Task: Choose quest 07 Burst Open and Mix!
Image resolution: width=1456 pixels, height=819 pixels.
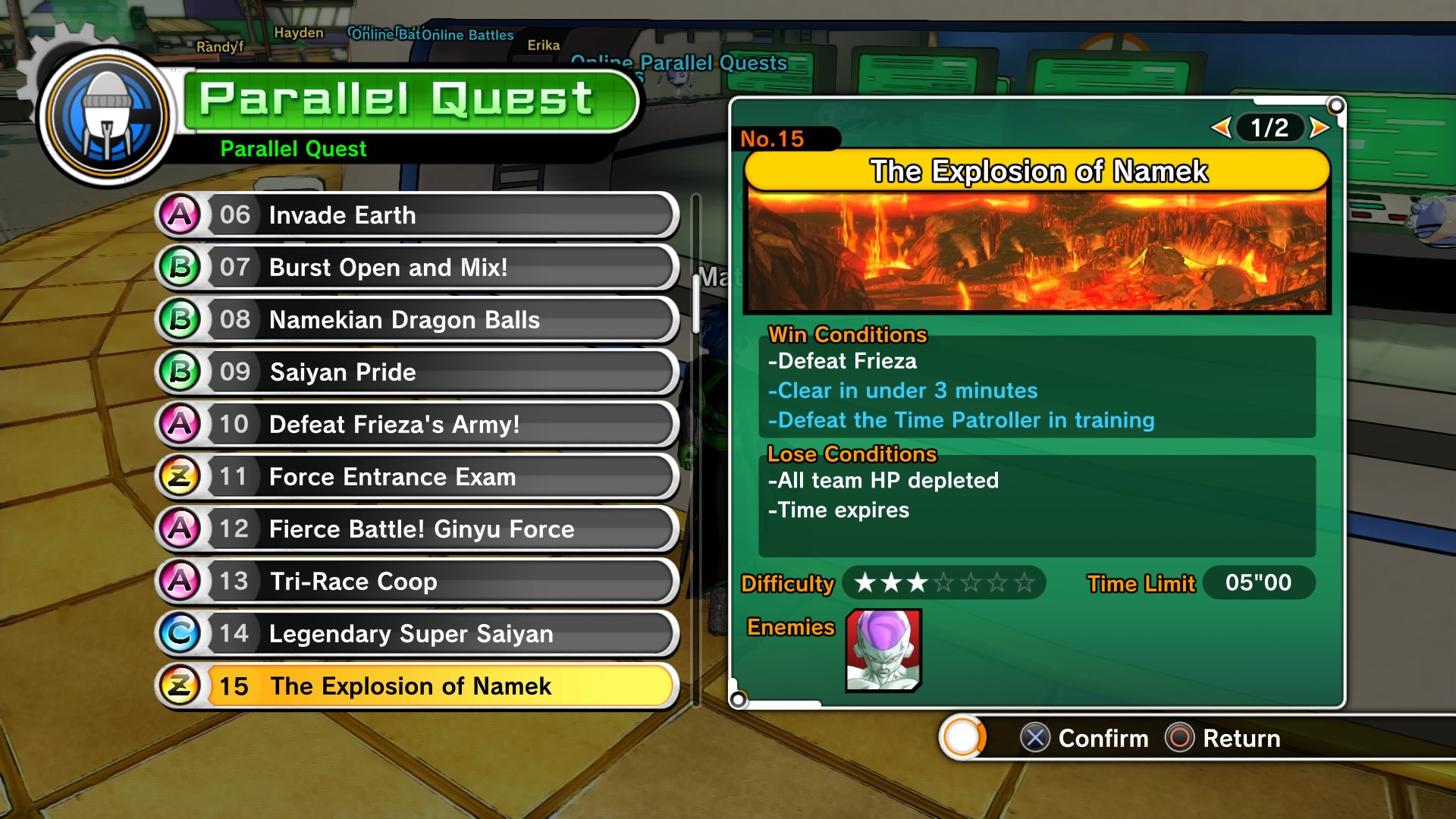Action: [417, 268]
